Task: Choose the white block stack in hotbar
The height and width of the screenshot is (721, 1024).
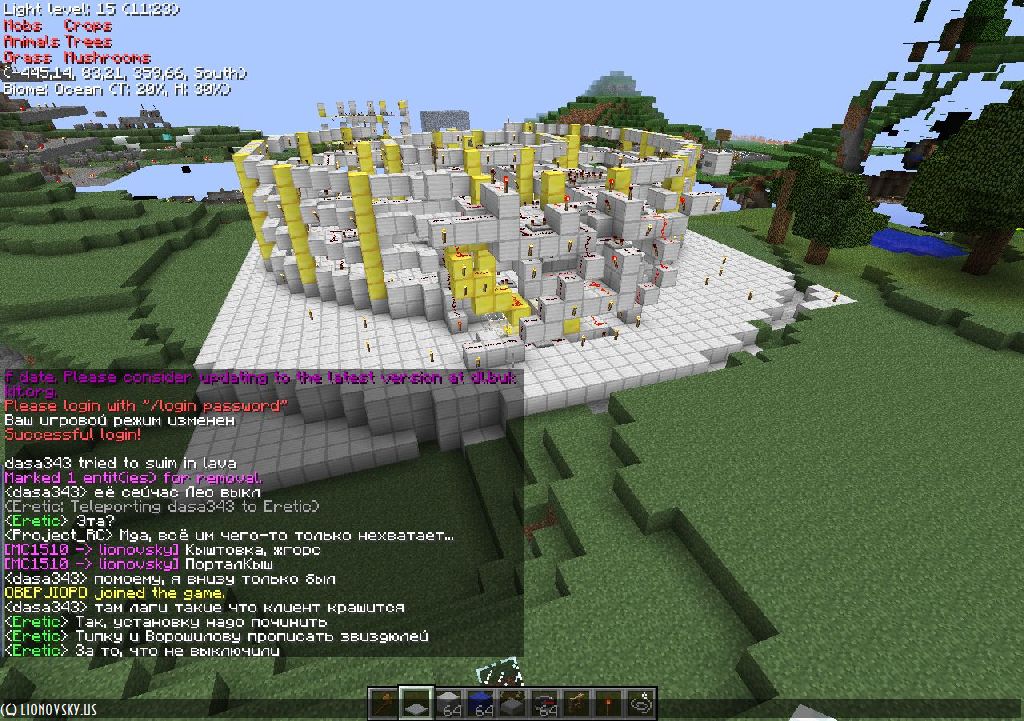Action: click(x=450, y=703)
